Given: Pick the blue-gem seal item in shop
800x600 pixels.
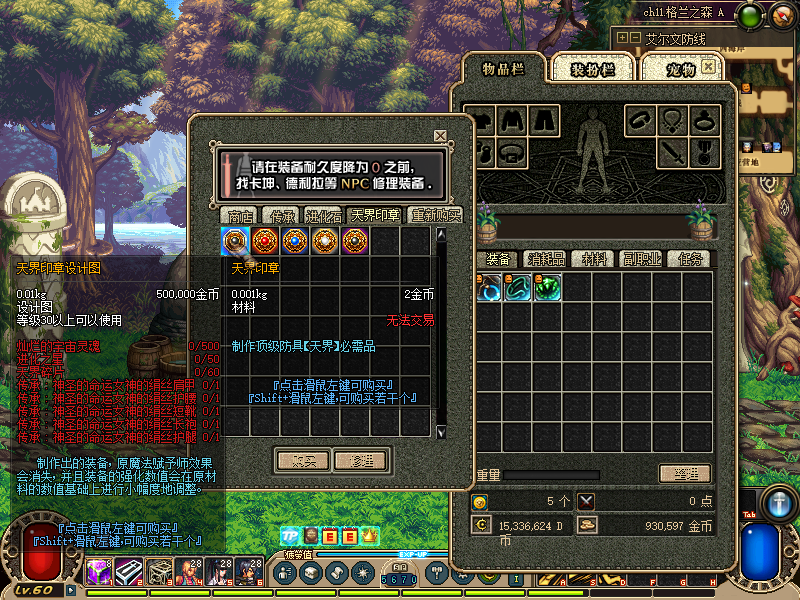Looking at the screenshot, I should 296,241.
